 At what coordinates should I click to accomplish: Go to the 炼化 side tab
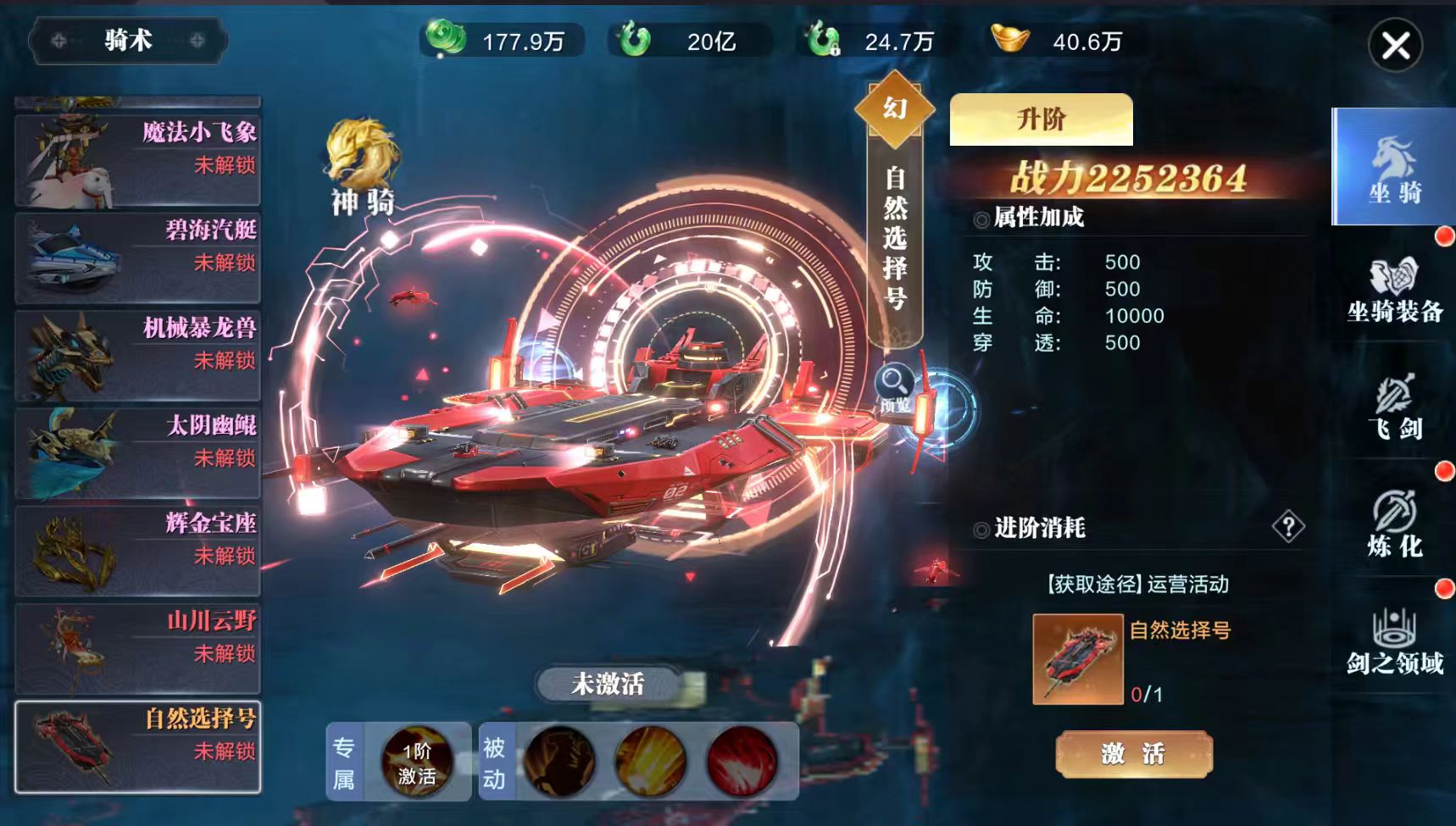point(1394,524)
